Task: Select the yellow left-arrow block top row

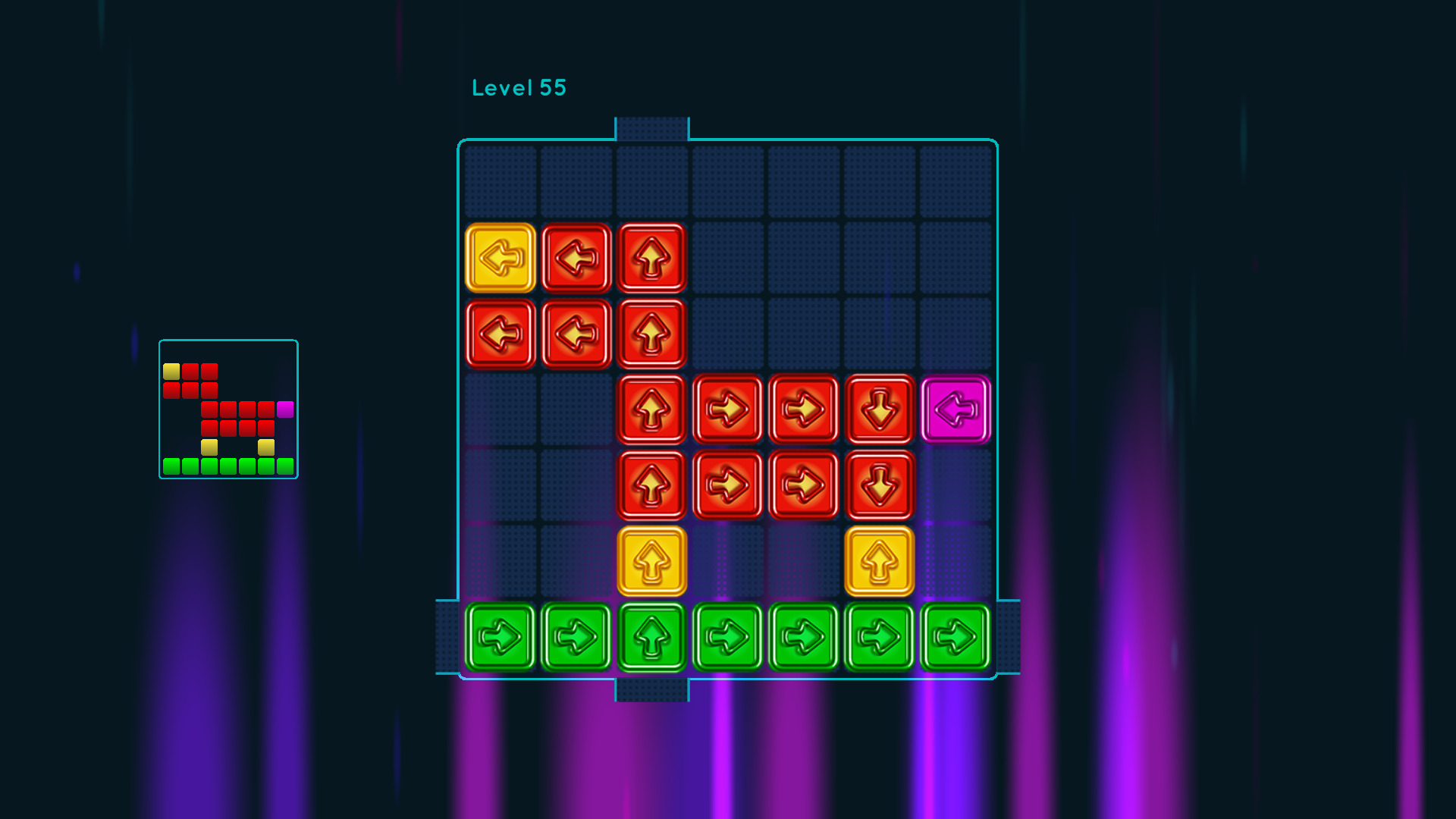Action: 500,258
